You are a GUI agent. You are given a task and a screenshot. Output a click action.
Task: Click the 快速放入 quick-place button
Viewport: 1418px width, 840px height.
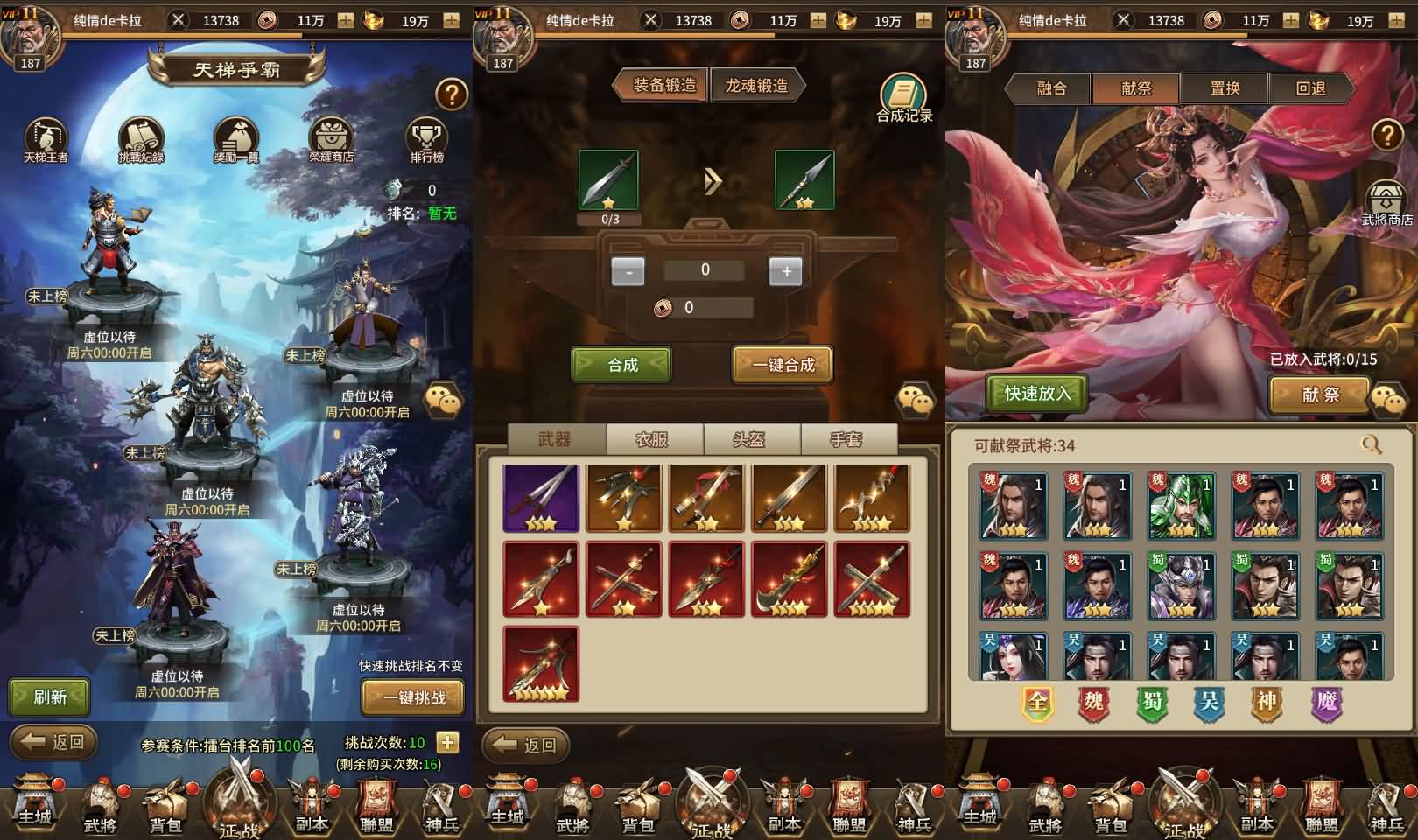[x=1035, y=395]
